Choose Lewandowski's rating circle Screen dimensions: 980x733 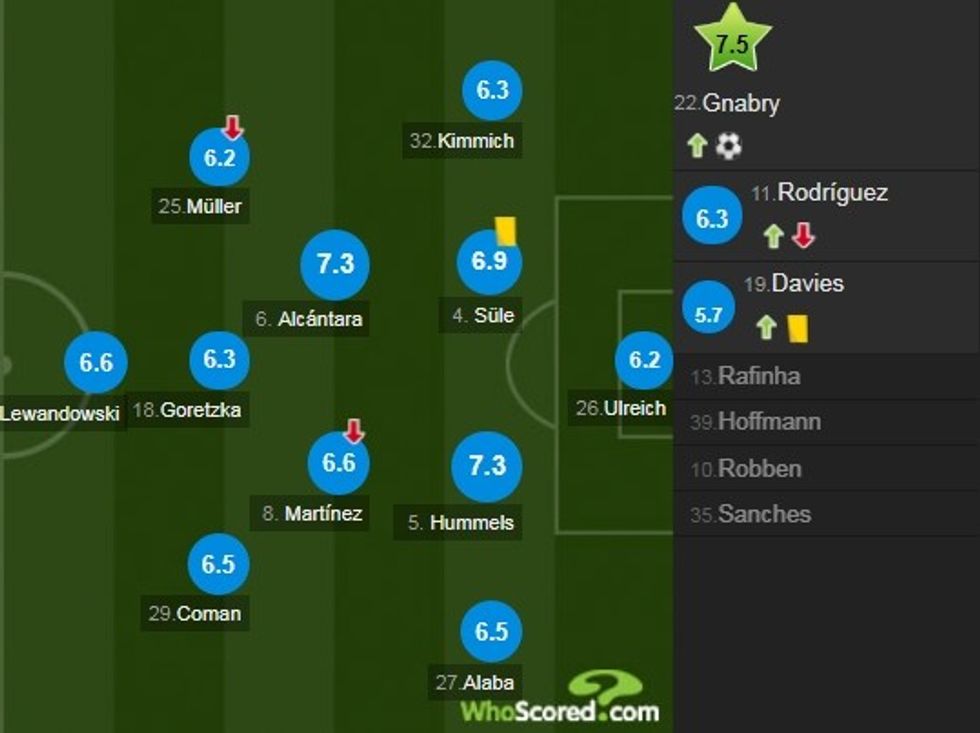[96, 363]
